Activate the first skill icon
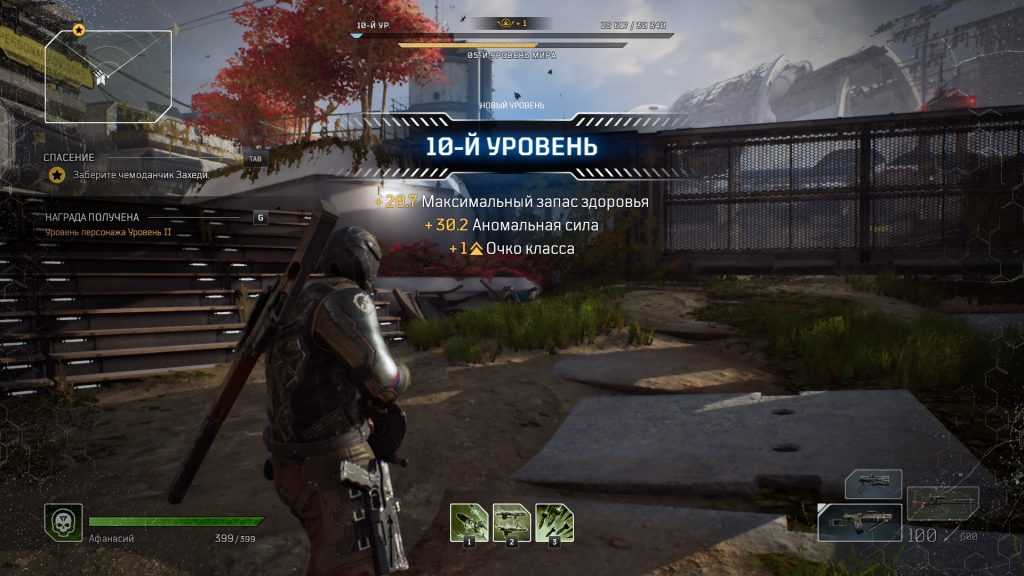 468,521
